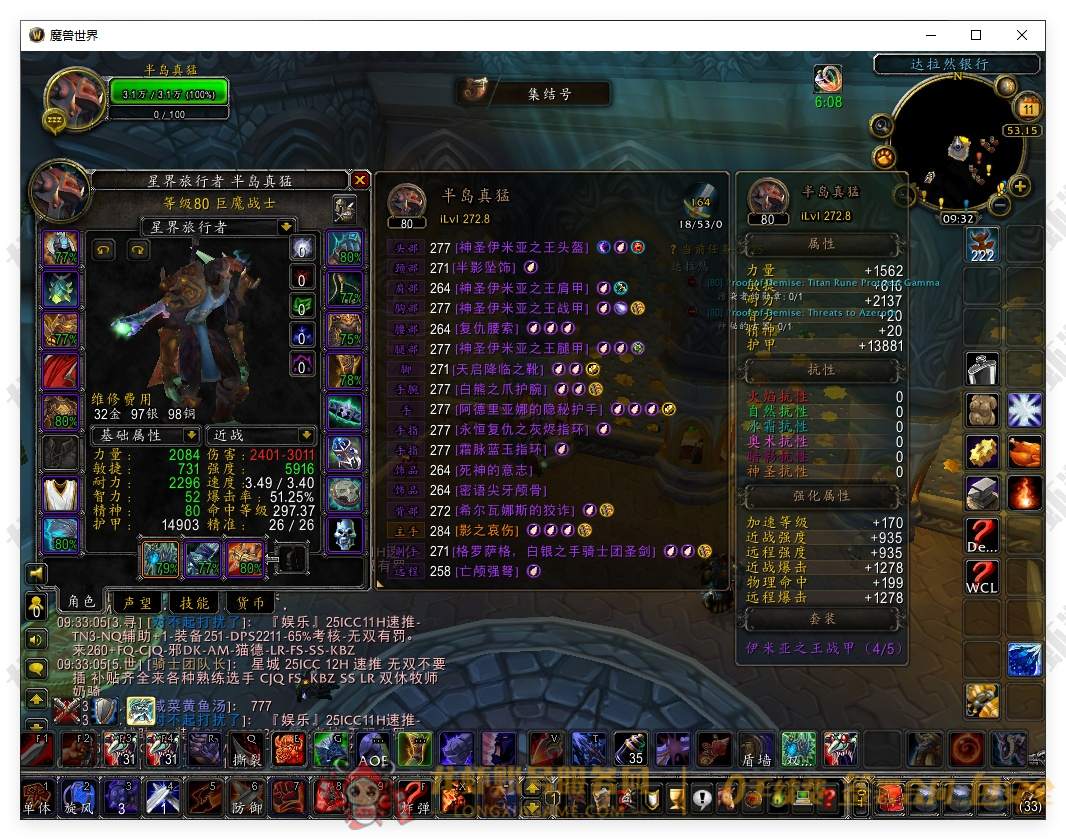Close the 魔兽世界 game window
Viewport: 1066px width, 840px height.
click(x=1021, y=35)
